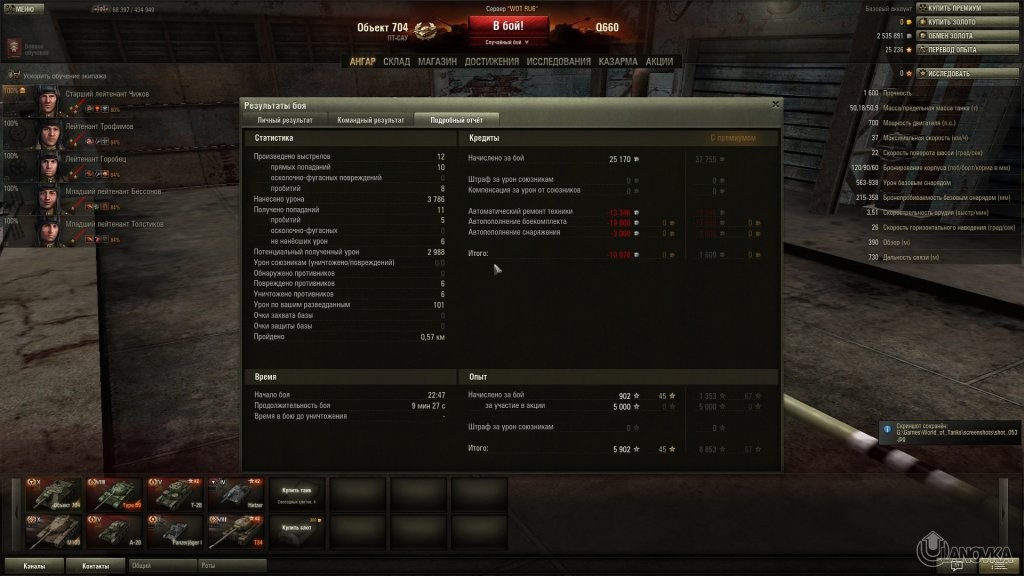The width and height of the screenshot is (1024, 576).
Task: Start the battle with the В бой! button
Action: click(x=510, y=25)
